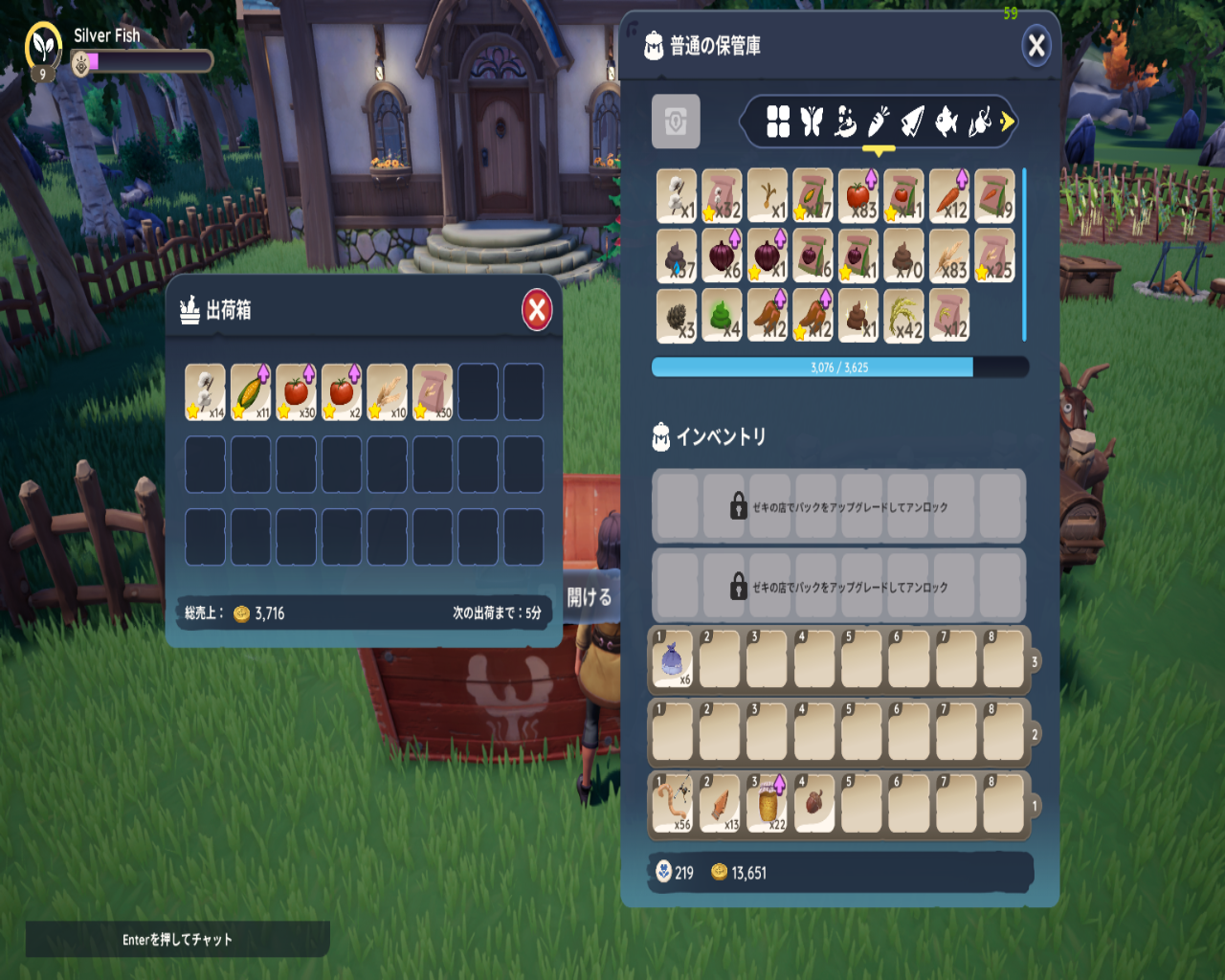Choose the worm bait stack in inventory
1225x980 pixels.
(x=673, y=804)
